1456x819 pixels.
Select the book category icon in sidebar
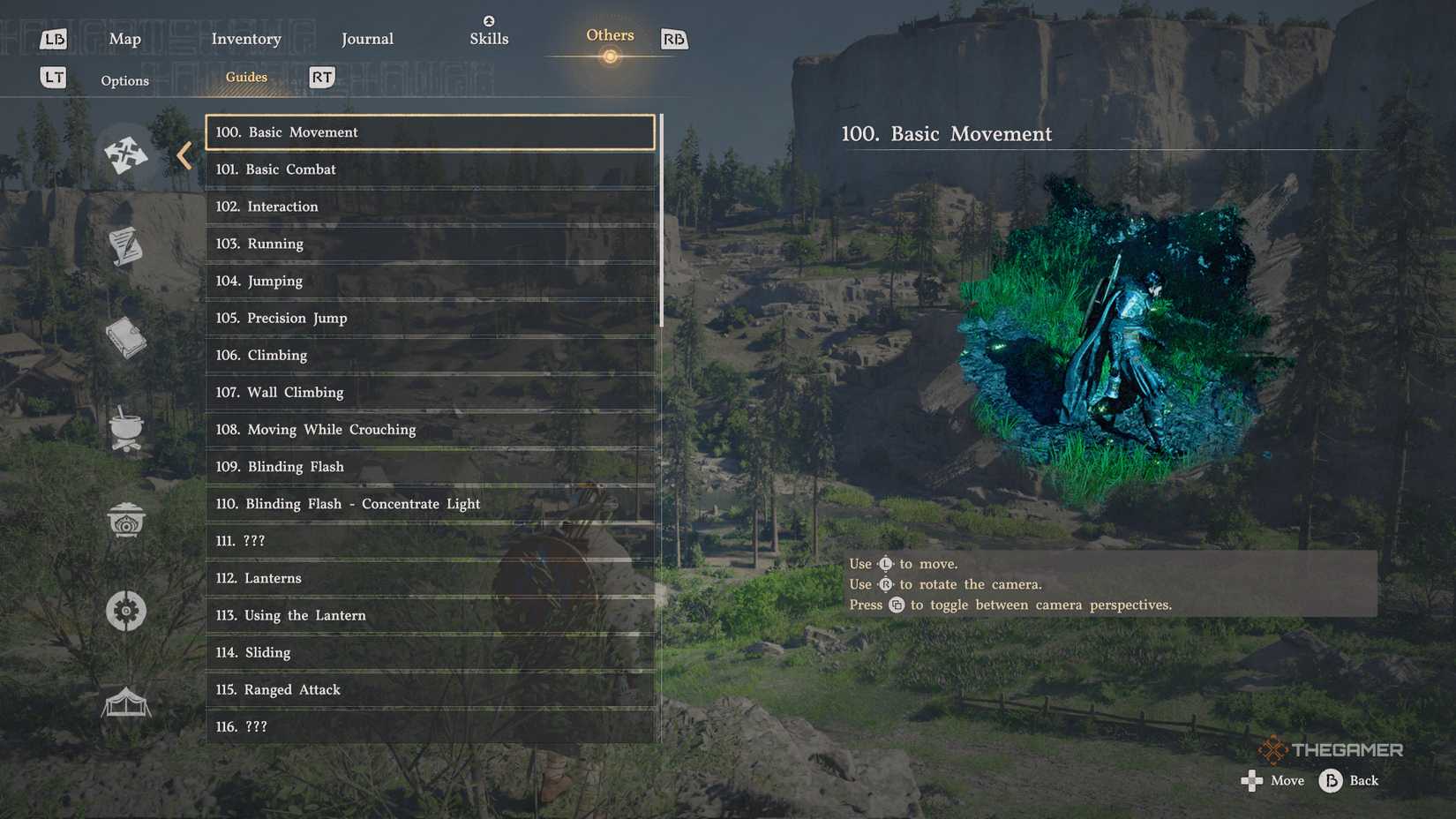point(126,339)
